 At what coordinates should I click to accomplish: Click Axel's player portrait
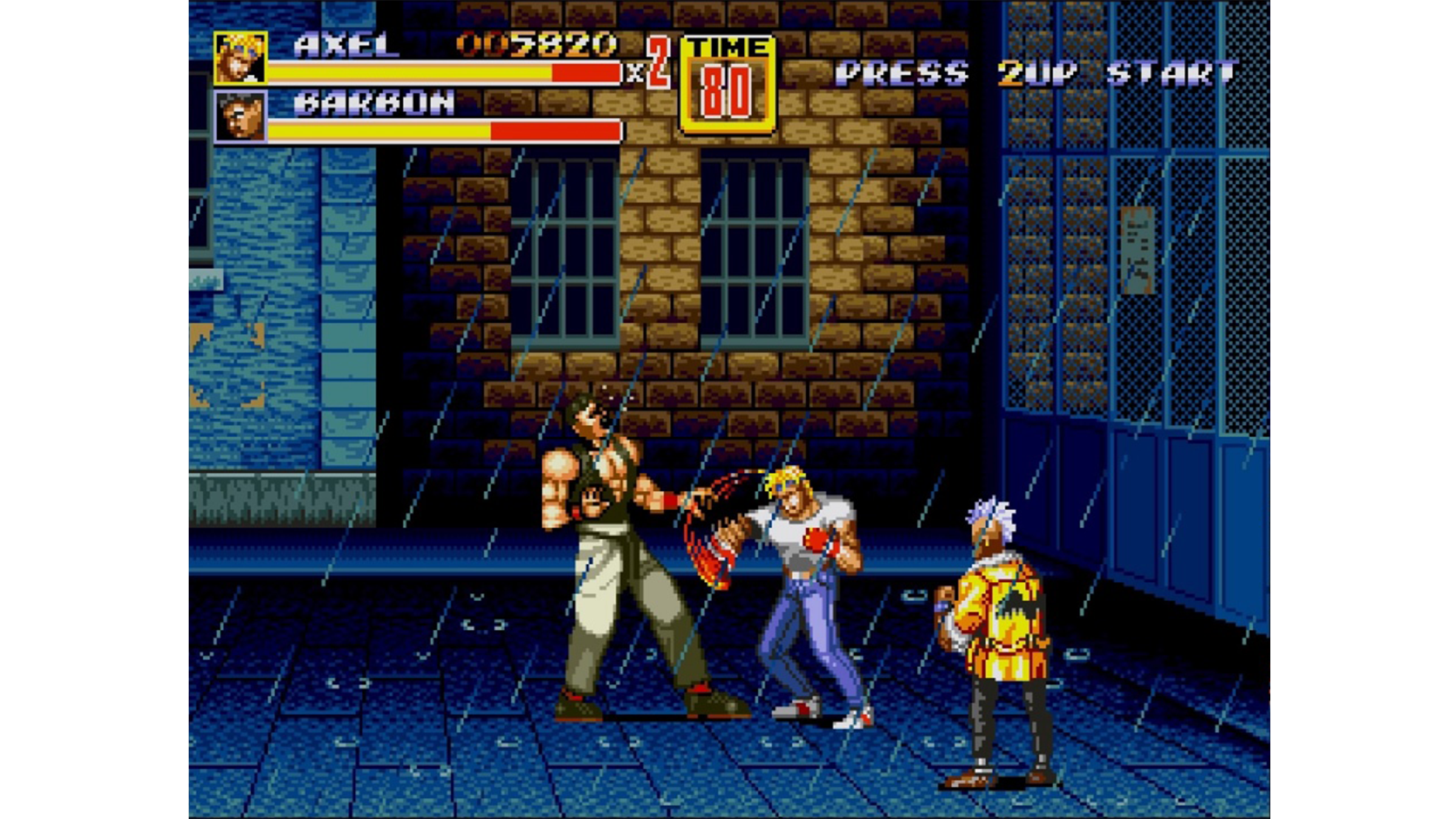pyautogui.click(x=240, y=58)
